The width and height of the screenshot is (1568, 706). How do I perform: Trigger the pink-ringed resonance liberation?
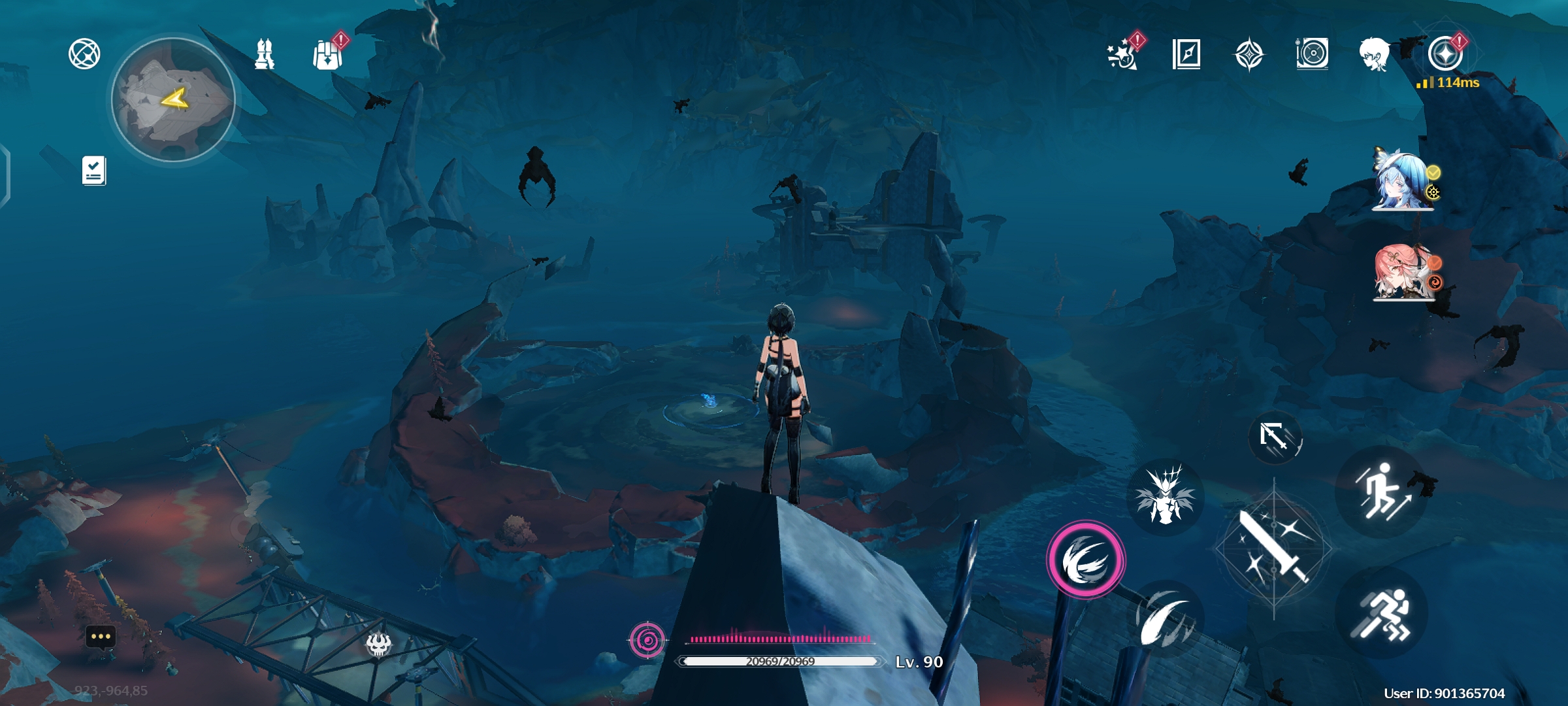[1085, 560]
